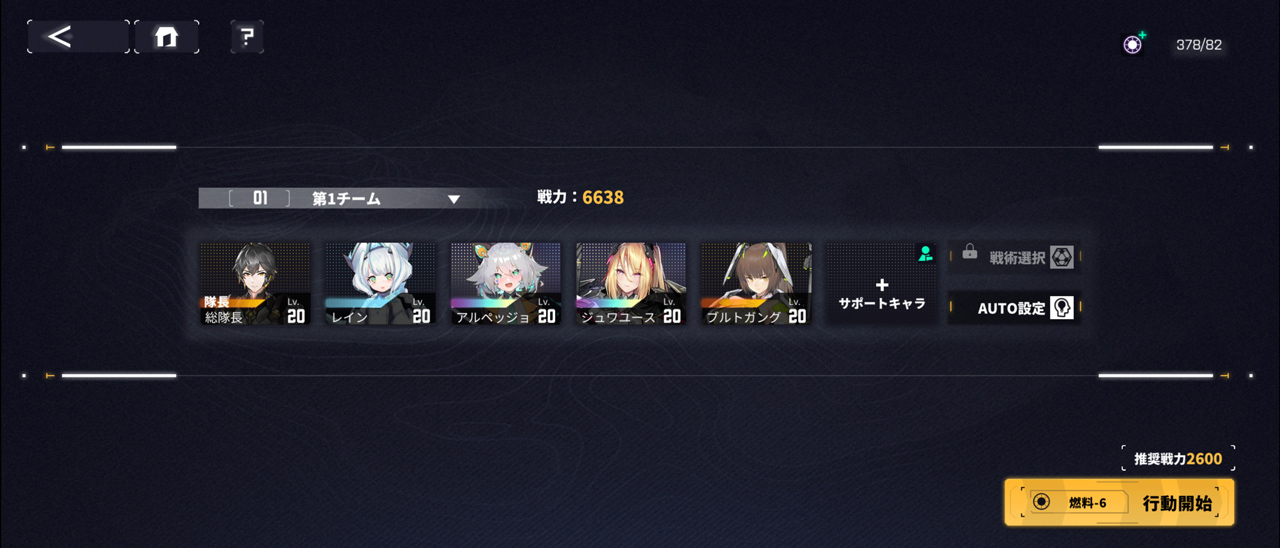
Task: Tap the purple currency icon with plus
Action: (x=1133, y=44)
